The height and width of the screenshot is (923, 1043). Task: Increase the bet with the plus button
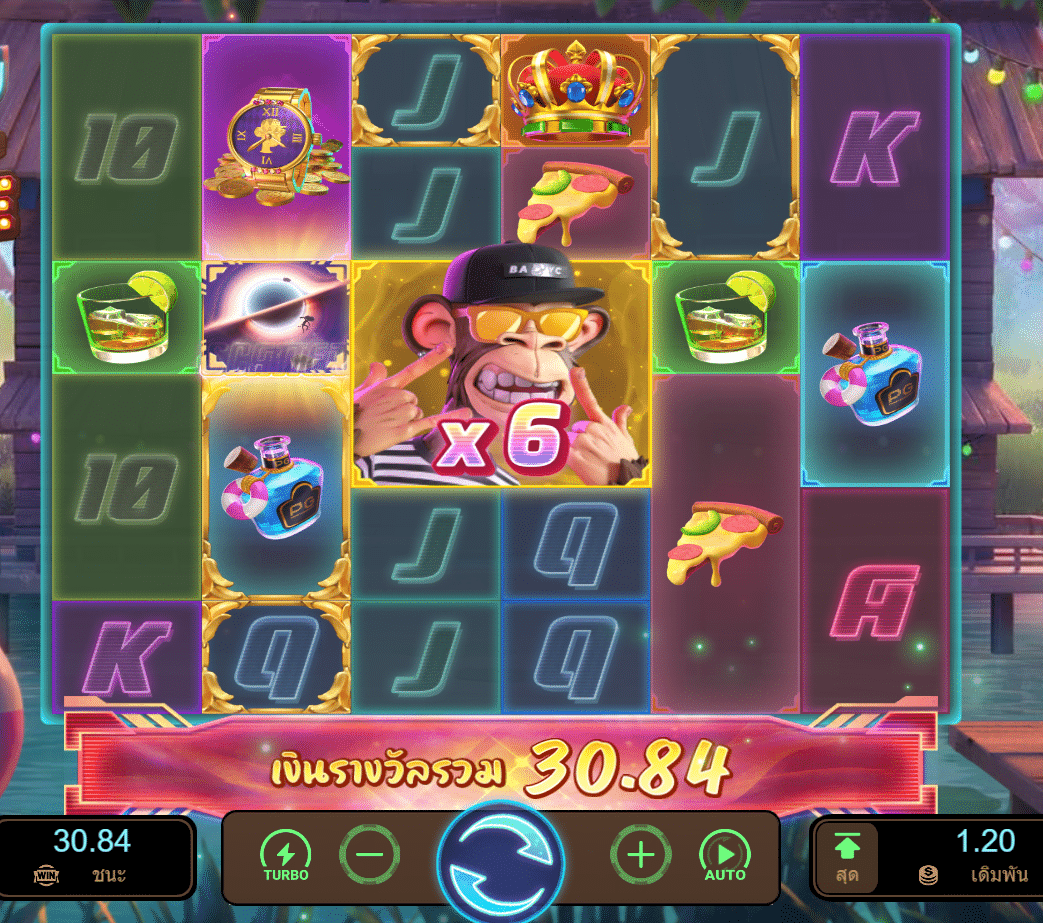[x=640, y=855]
